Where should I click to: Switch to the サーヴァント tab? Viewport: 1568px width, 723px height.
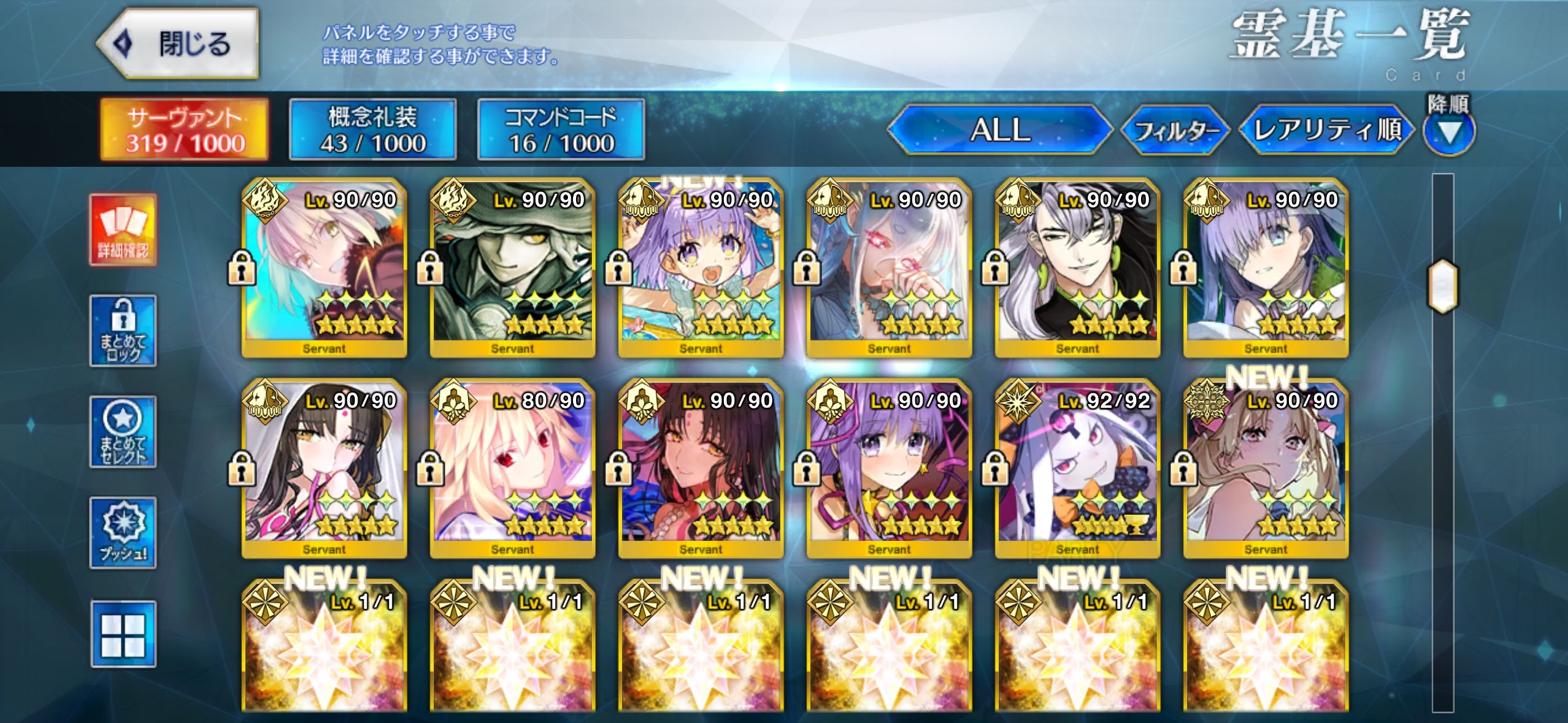pyautogui.click(x=185, y=130)
